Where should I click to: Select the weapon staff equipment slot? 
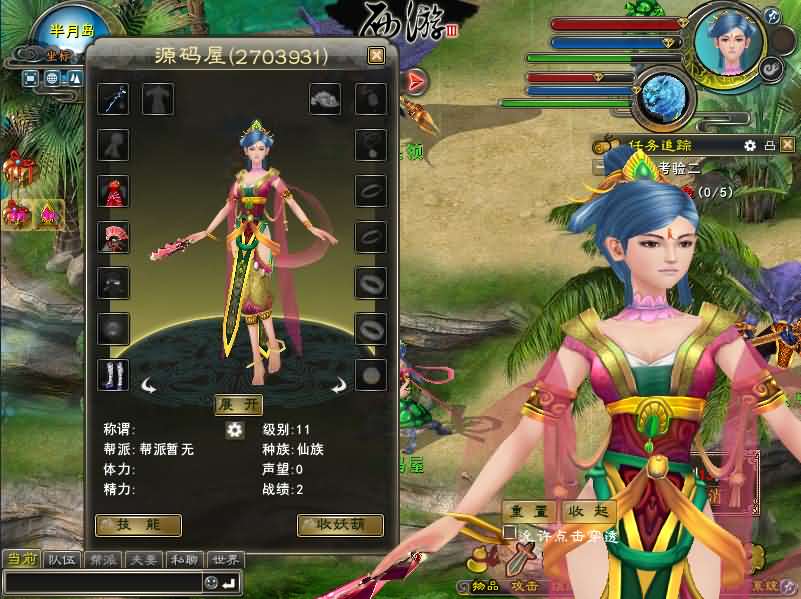(x=113, y=99)
